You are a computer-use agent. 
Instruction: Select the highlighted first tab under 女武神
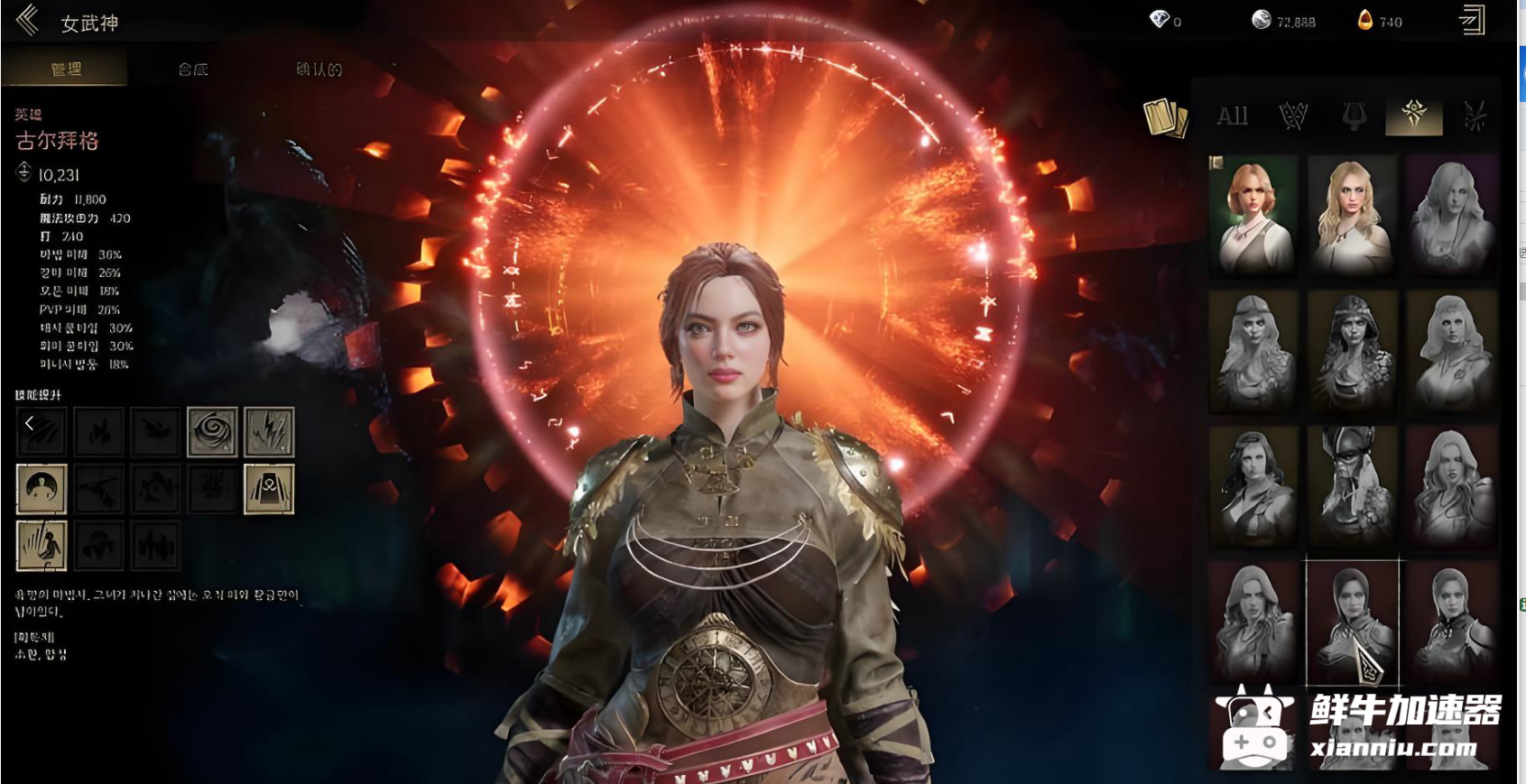coord(66,69)
